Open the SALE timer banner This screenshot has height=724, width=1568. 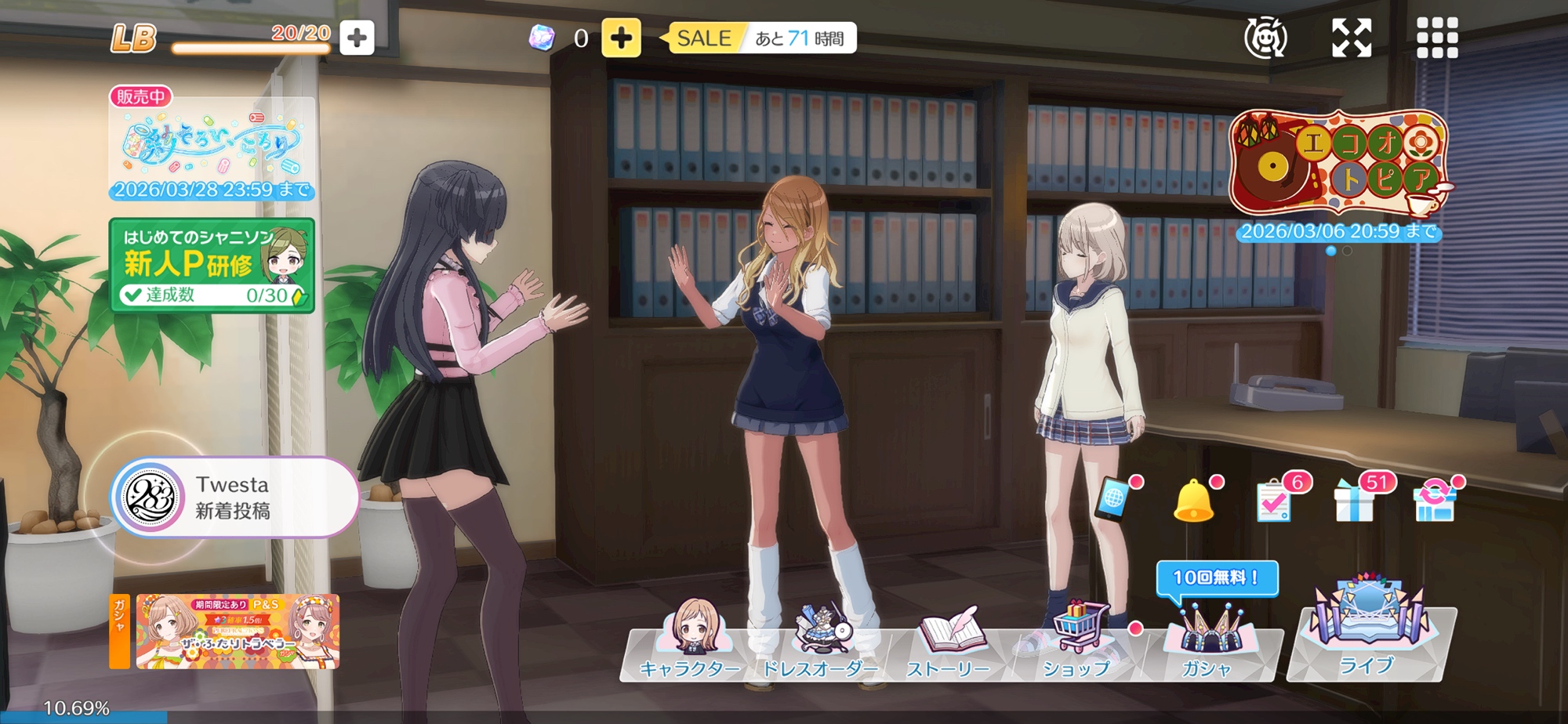760,38
